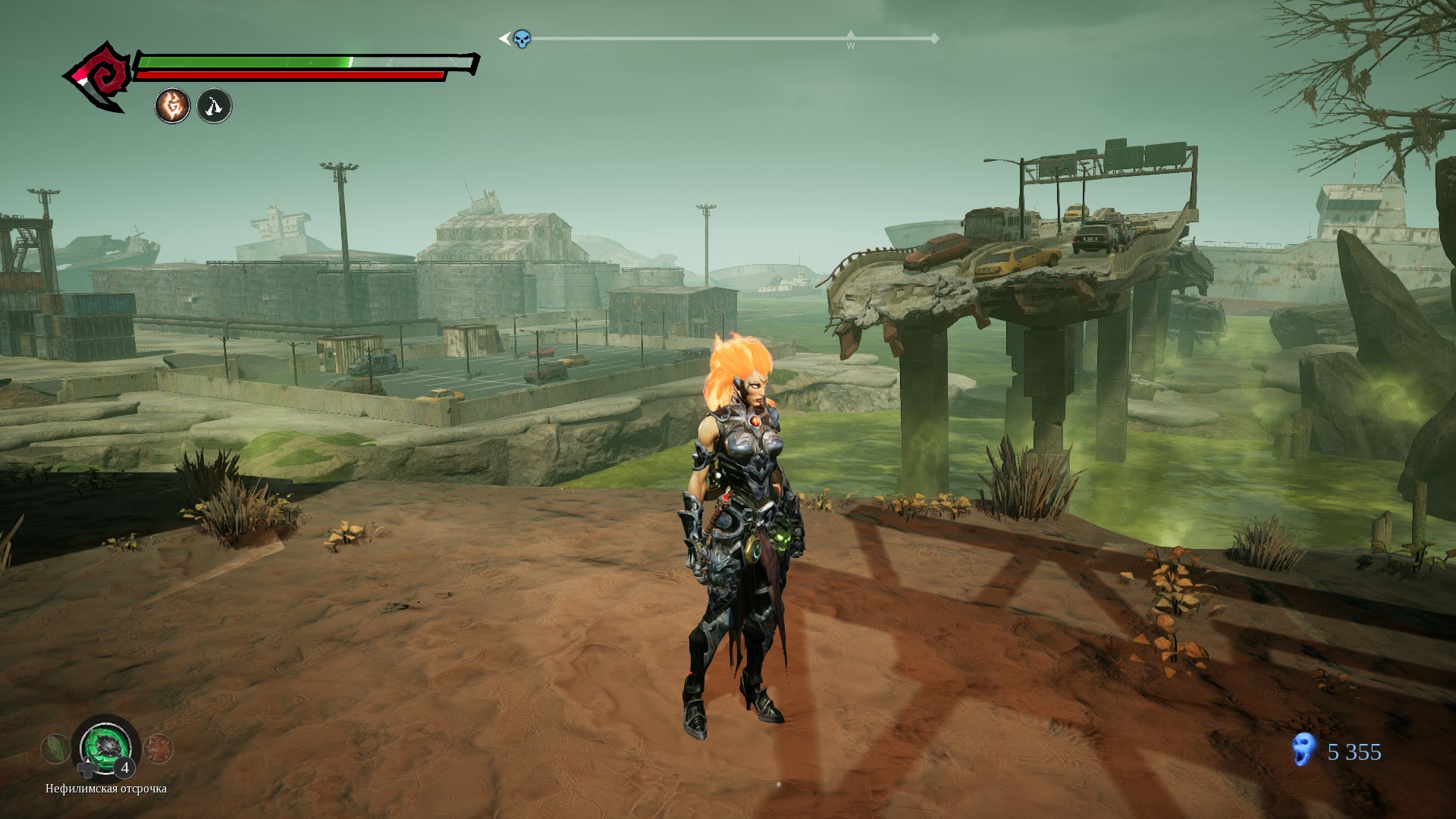Click the blue skull compass marker
The width and height of the screenshot is (1456, 819).
[x=522, y=39]
